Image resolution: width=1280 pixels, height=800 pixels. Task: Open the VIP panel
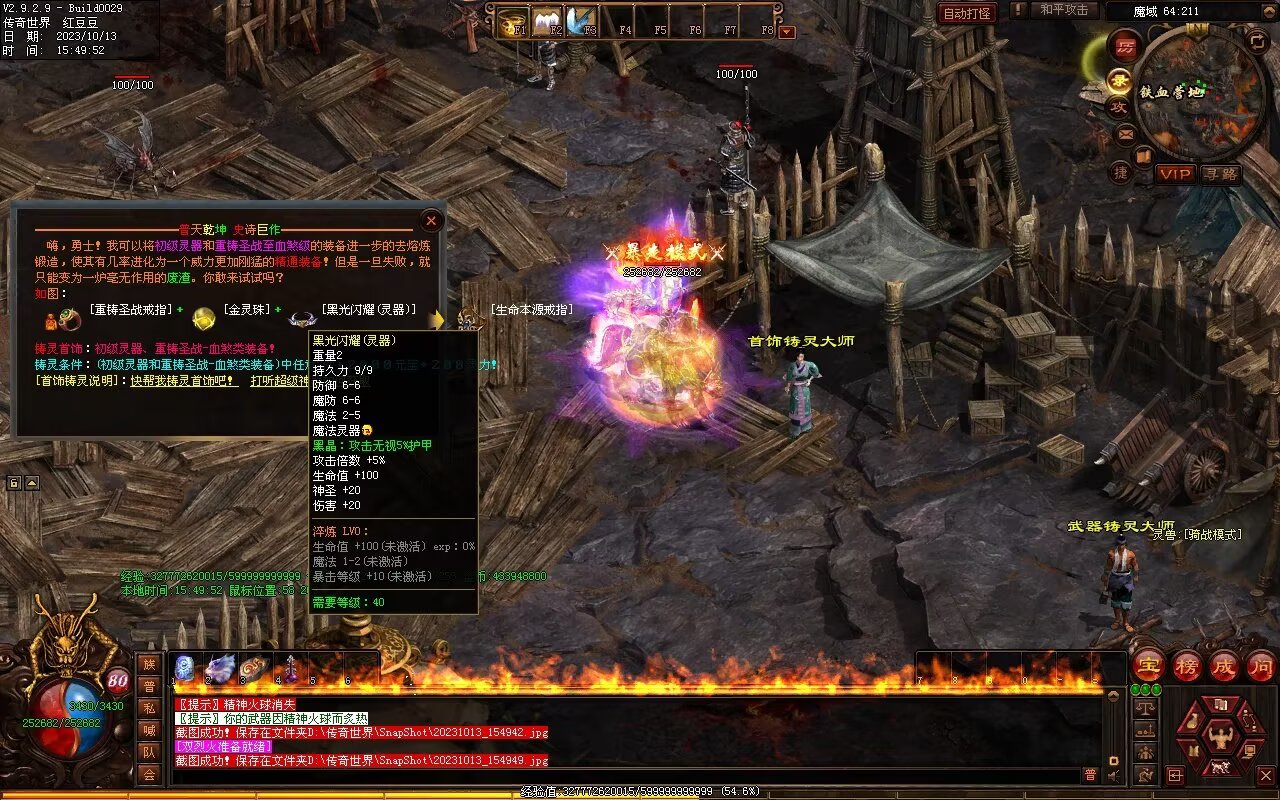coord(1176,174)
